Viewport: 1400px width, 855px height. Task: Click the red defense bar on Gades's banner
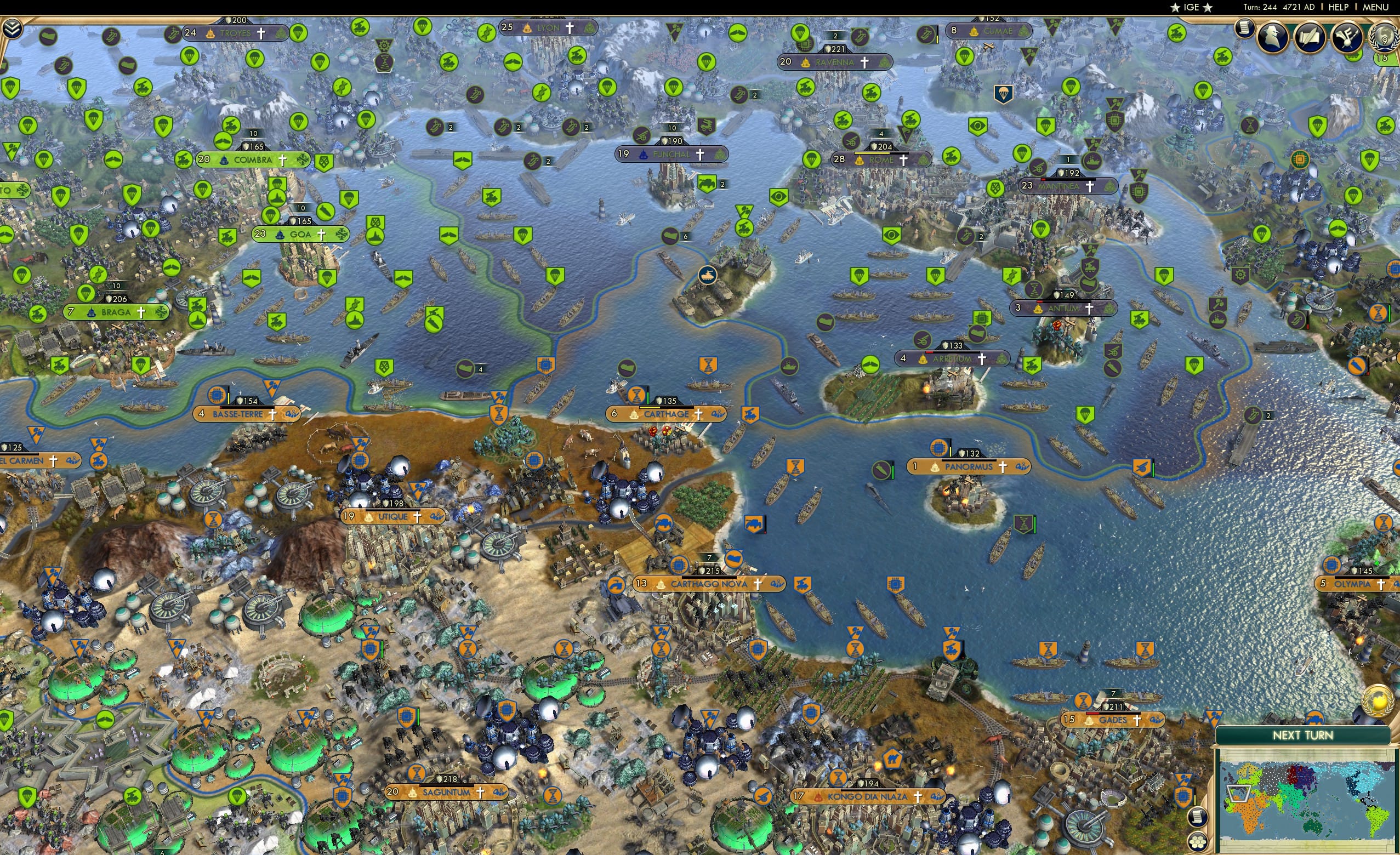[1092, 715]
